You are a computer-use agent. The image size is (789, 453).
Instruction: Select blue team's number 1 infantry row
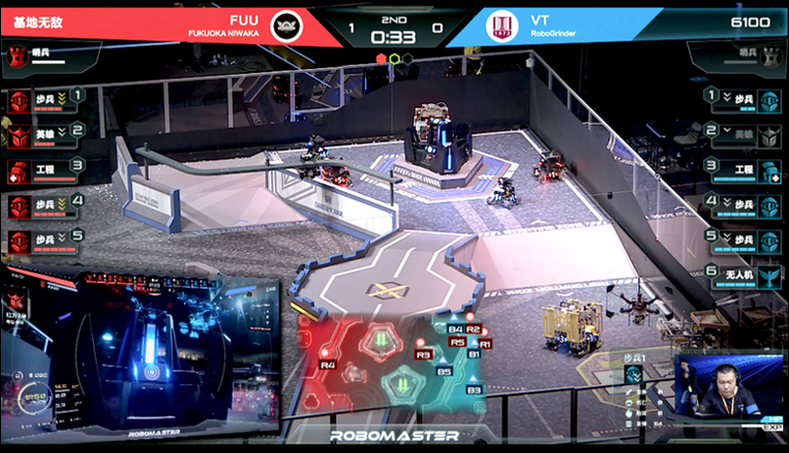pyautogui.click(x=744, y=99)
